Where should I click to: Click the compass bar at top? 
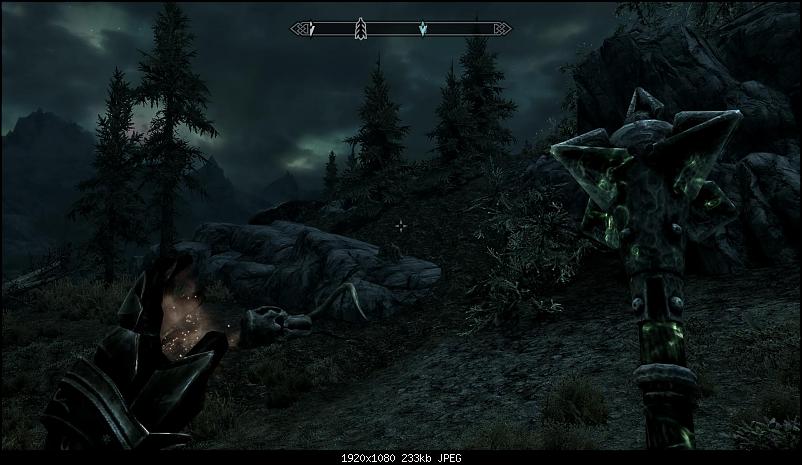pyautogui.click(x=400, y=30)
